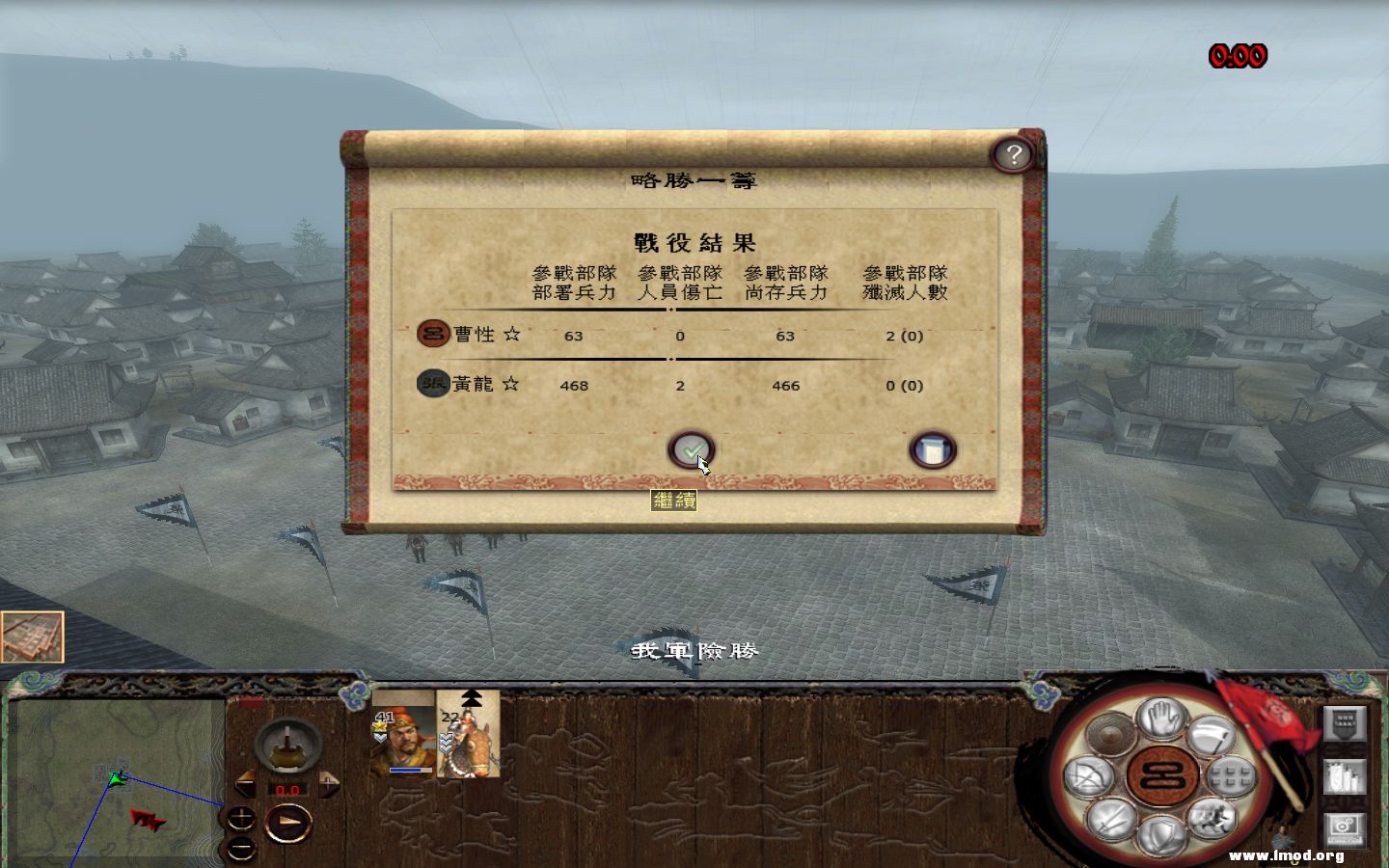1389x868 pixels.
Task: Open the detailed results scroll button
Action: (933, 449)
